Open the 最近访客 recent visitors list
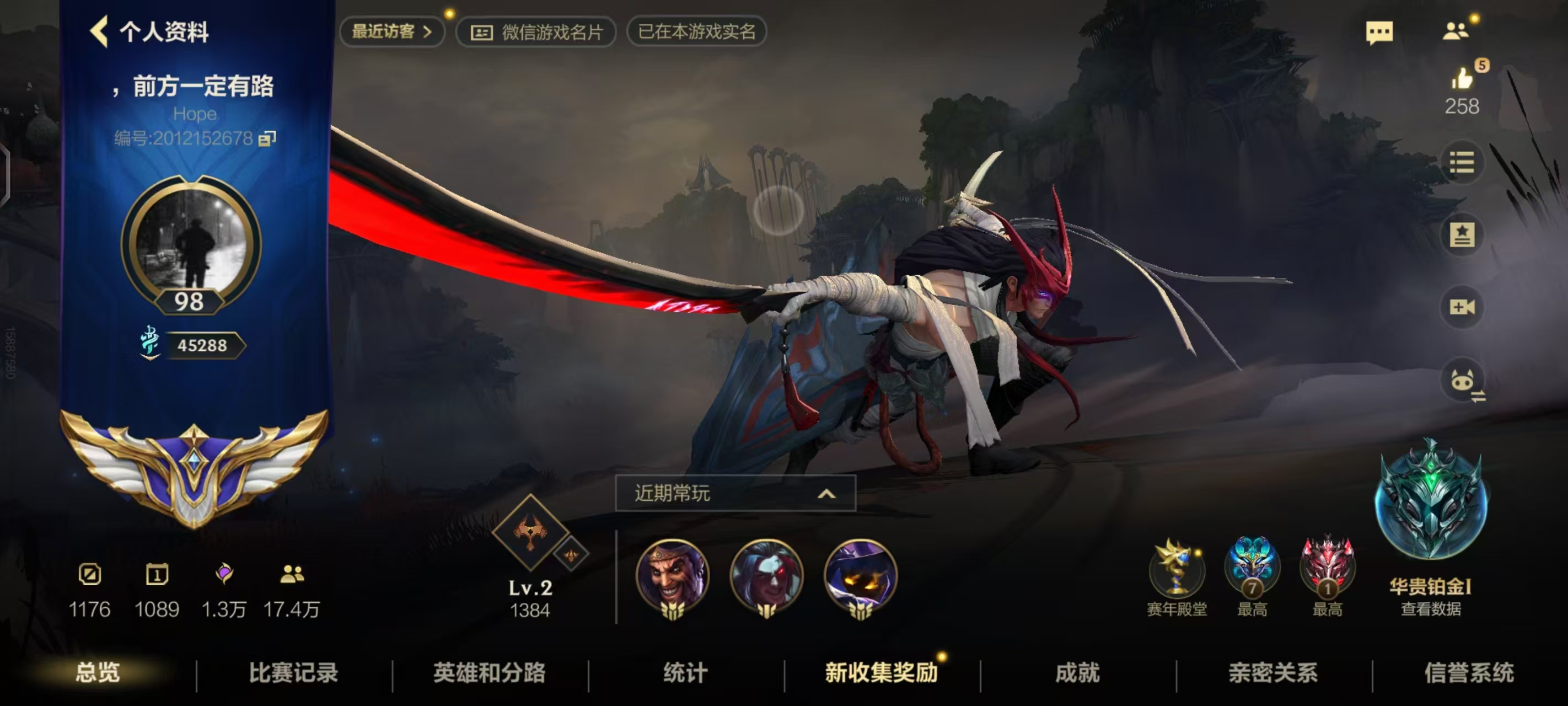Viewport: 1568px width, 706px height. click(391, 31)
